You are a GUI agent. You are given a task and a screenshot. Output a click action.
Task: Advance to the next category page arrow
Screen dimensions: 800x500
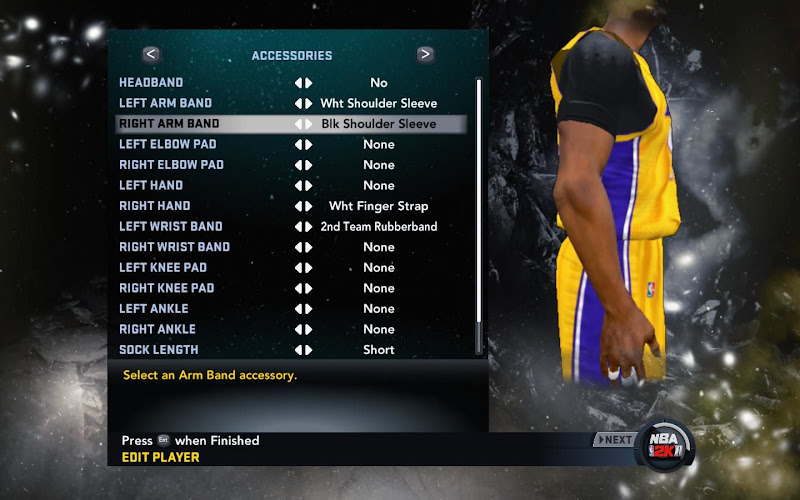point(425,55)
